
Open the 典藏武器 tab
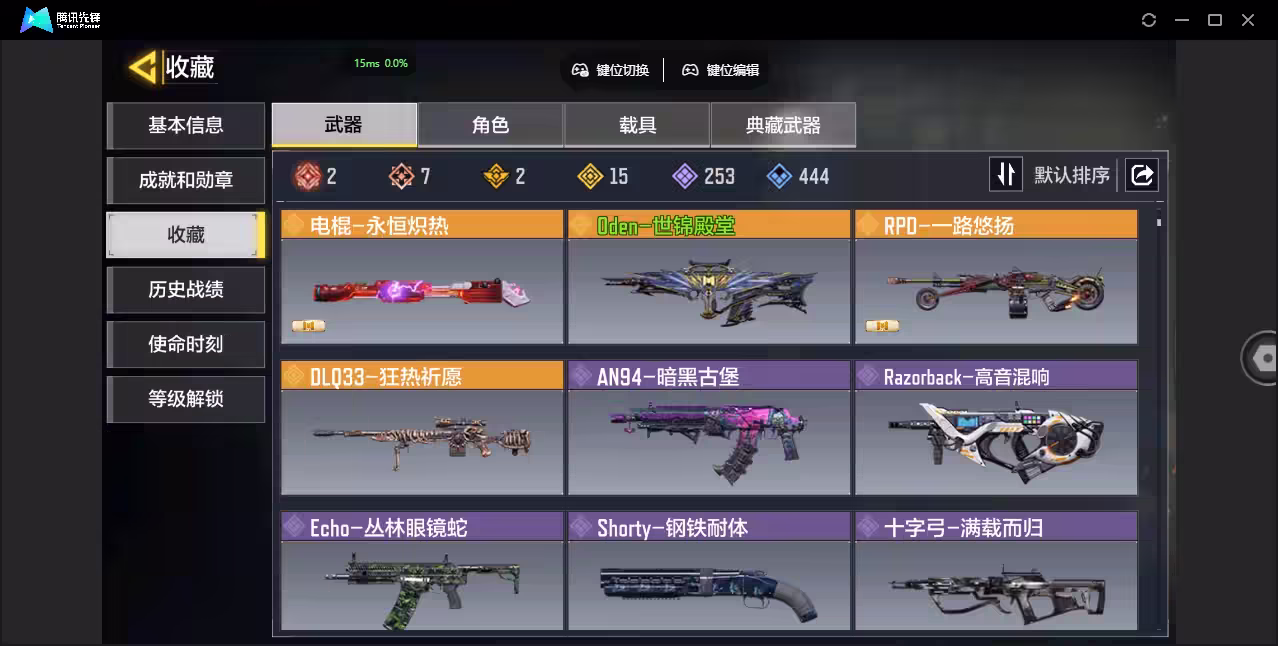click(x=783, y=125)
